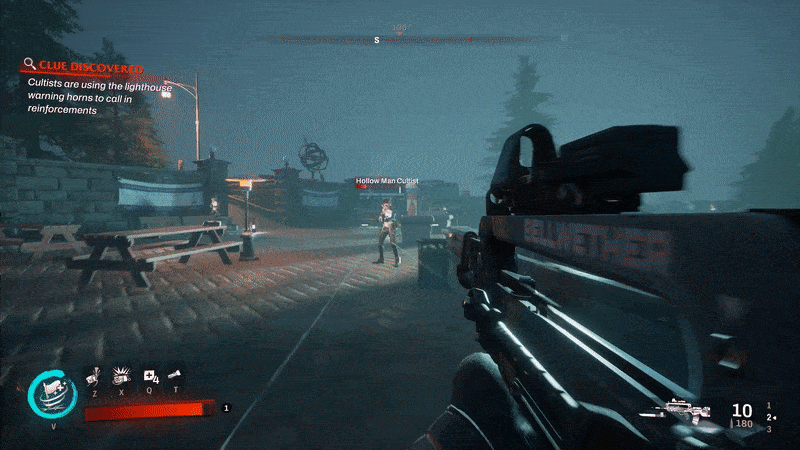The image size is (800, 450).
Task: Trigger the explosive ability icon above X
Action: 122,374
